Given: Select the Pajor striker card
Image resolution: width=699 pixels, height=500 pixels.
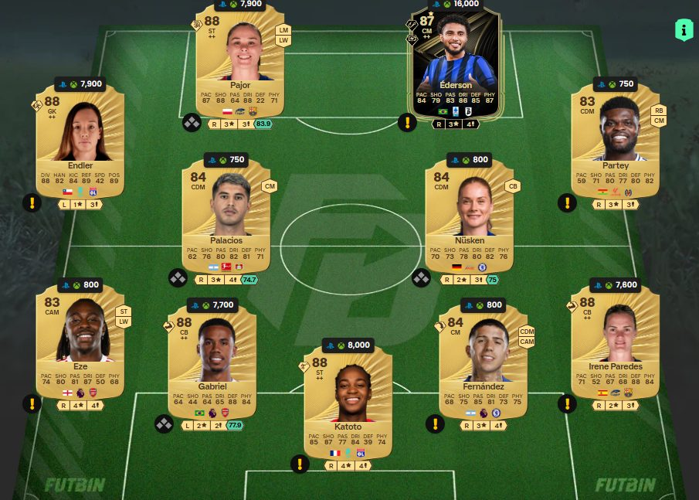Looking at the screenshot, I should click(240, 65).
